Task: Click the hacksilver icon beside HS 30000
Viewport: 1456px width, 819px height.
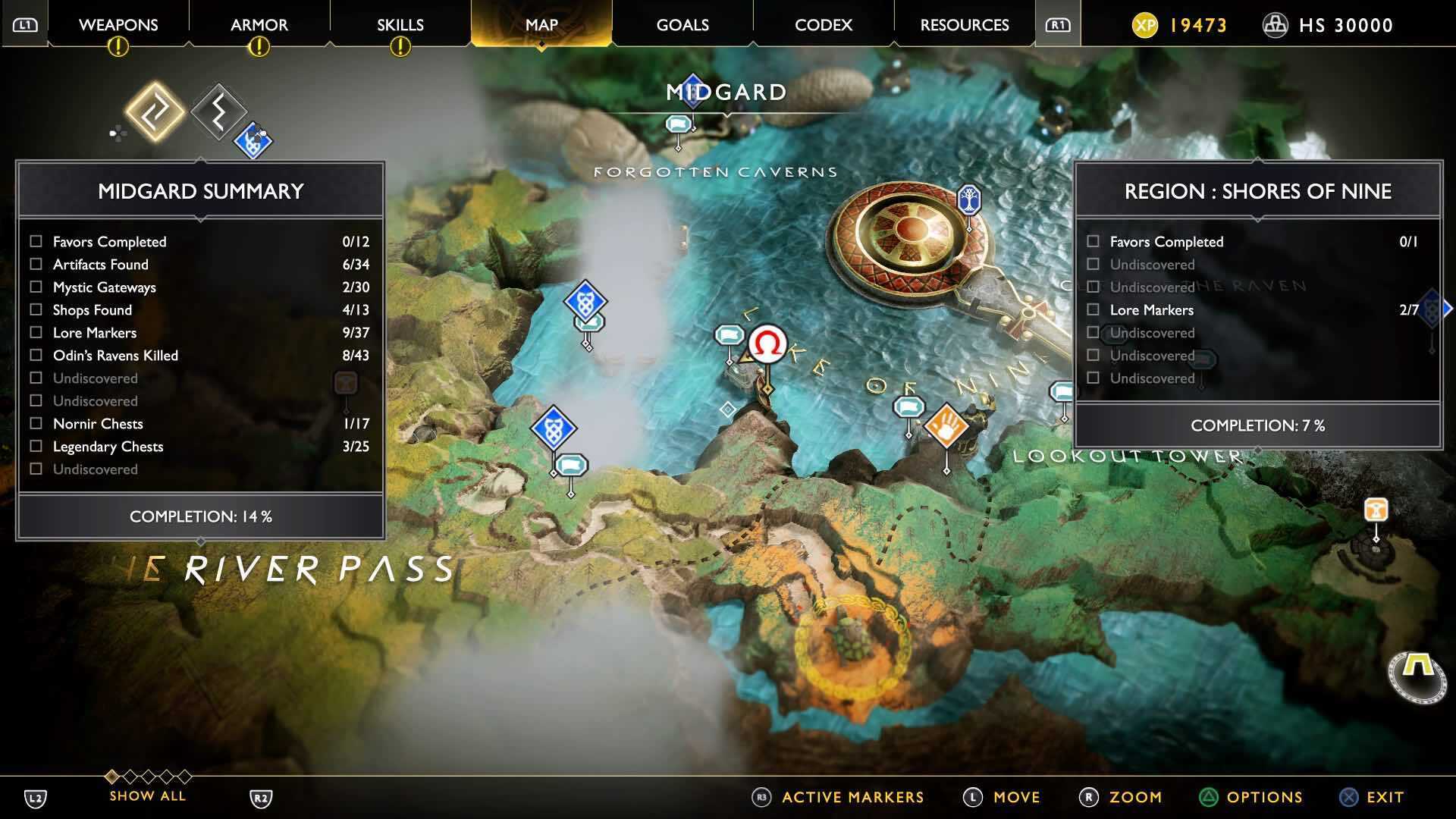Action: [x=1275, y=25]
